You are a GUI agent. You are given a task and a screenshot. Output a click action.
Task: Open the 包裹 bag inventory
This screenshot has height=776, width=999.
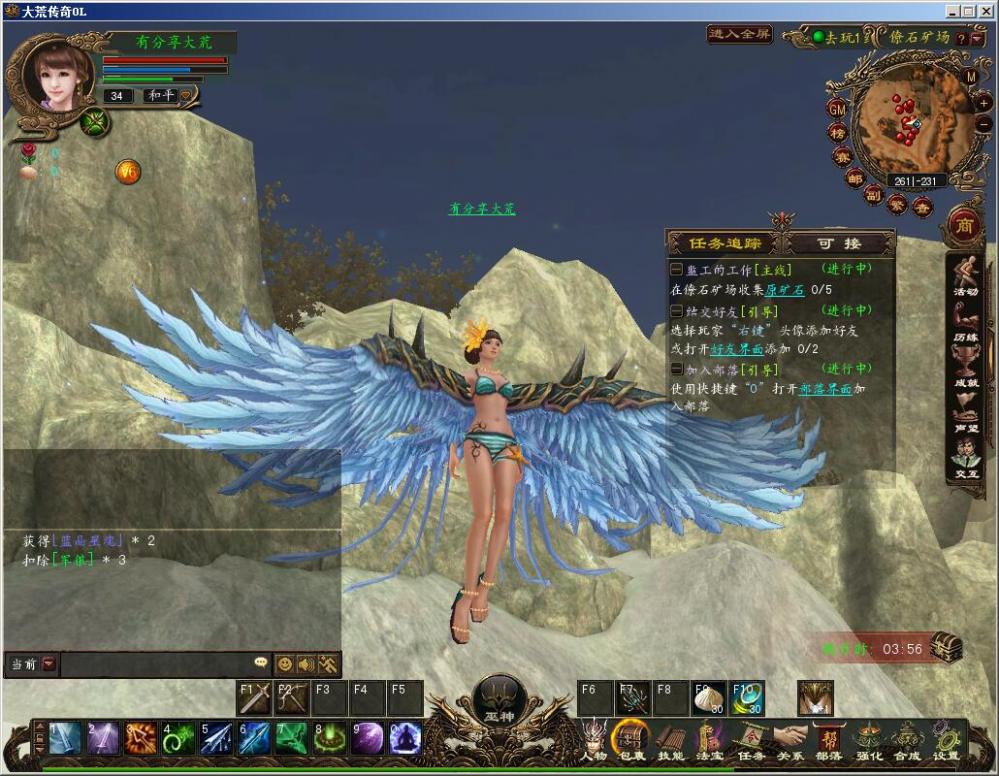tap(631, 742)
